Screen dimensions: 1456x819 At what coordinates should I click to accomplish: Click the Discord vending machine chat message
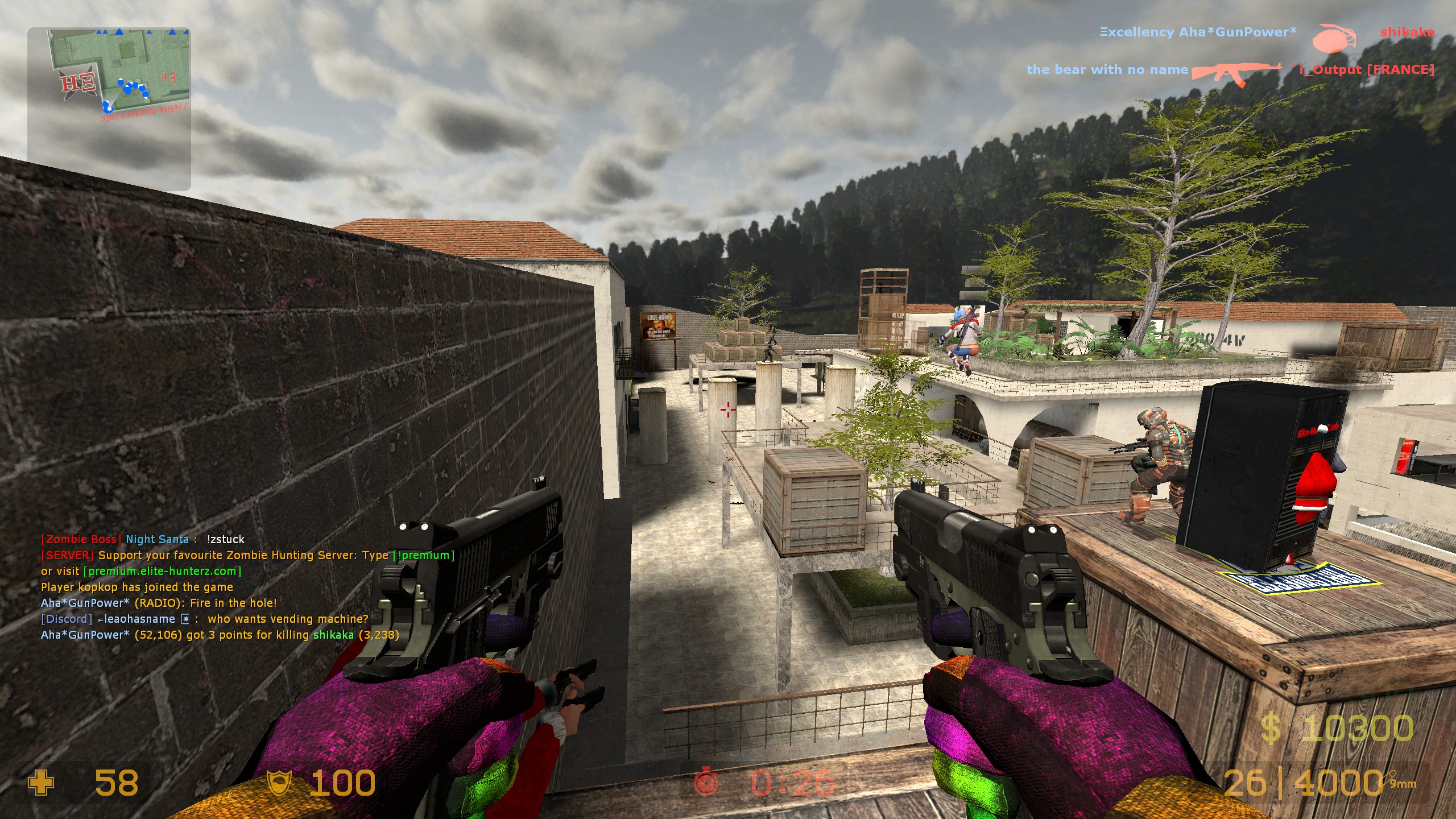(x=205, y=619)
